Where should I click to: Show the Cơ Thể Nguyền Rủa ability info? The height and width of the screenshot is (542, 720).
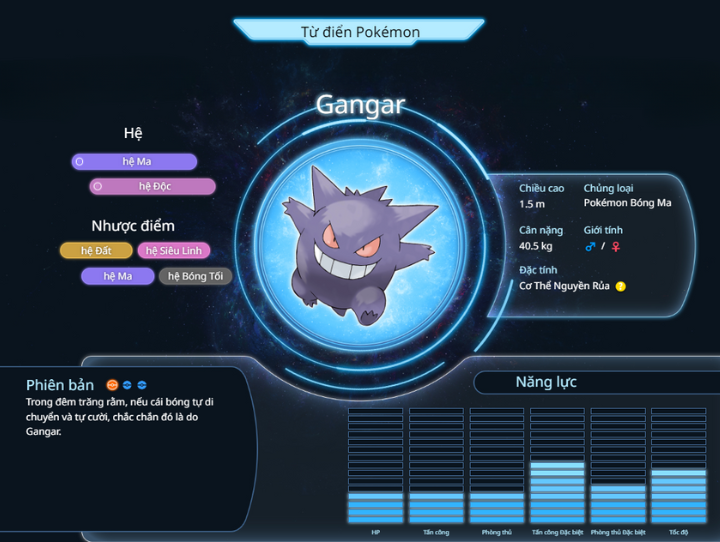(x=621, y=286)
